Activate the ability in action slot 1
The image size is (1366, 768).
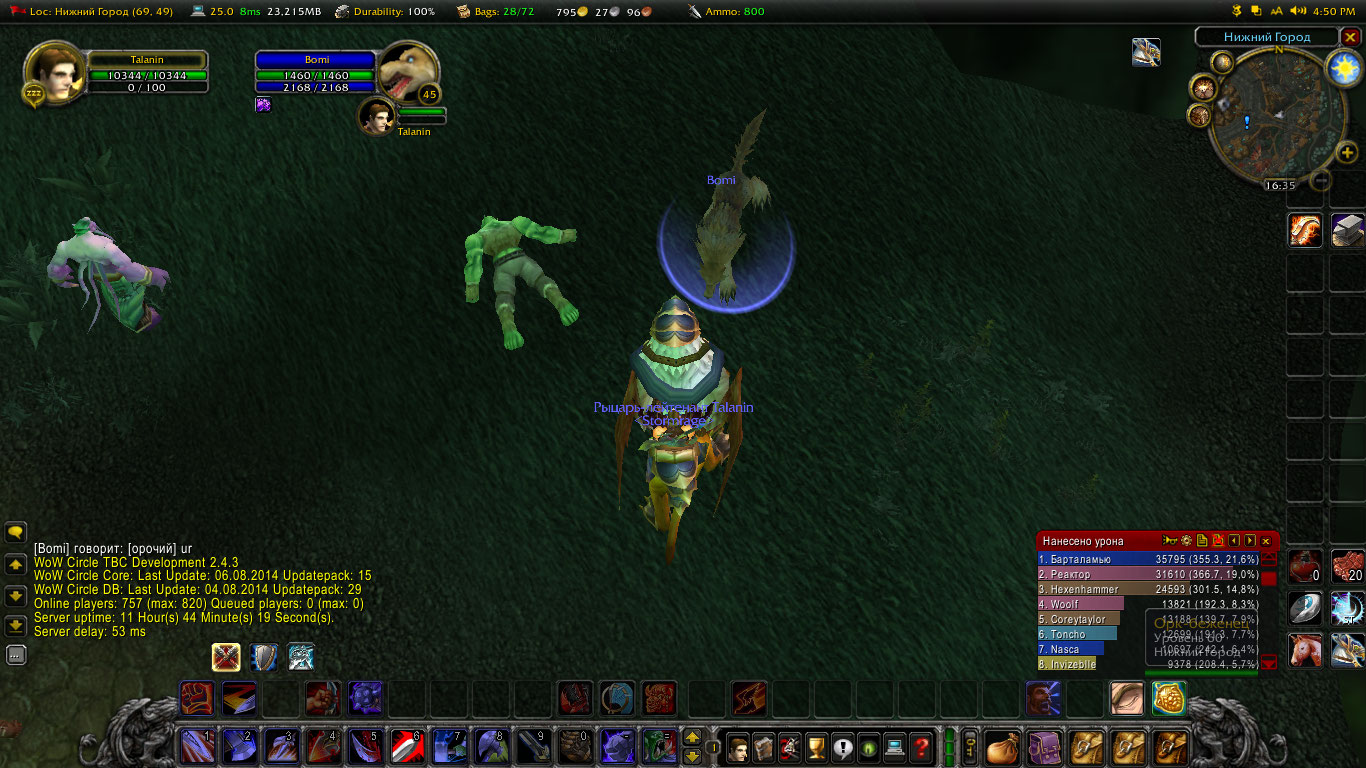197,746
